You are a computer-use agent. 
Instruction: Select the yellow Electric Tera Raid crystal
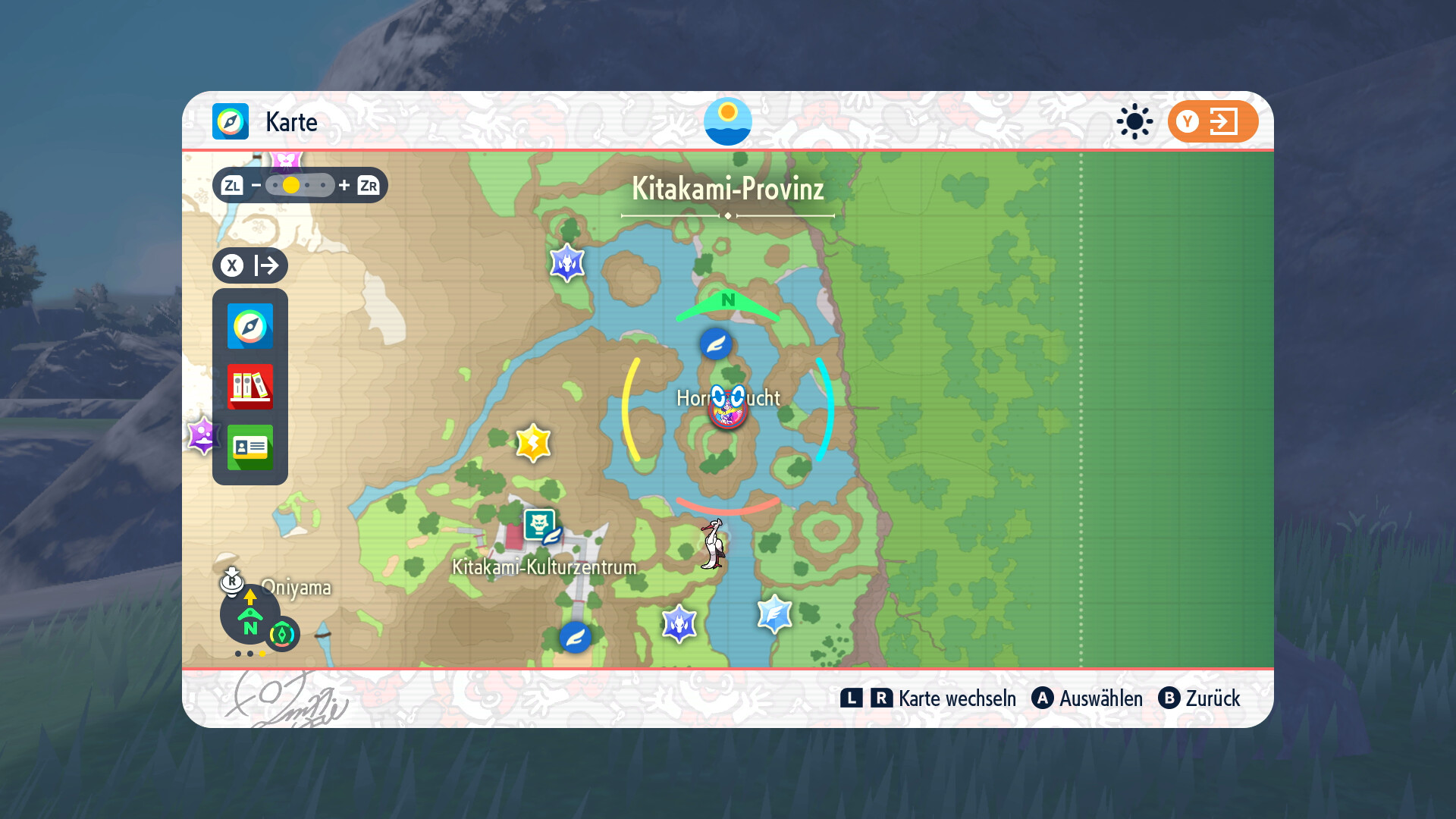click(x=533, y=443)
